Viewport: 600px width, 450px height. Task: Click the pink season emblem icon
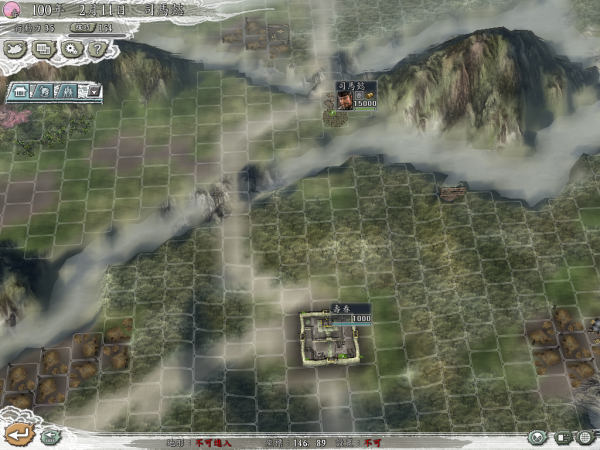coord(13,9)
